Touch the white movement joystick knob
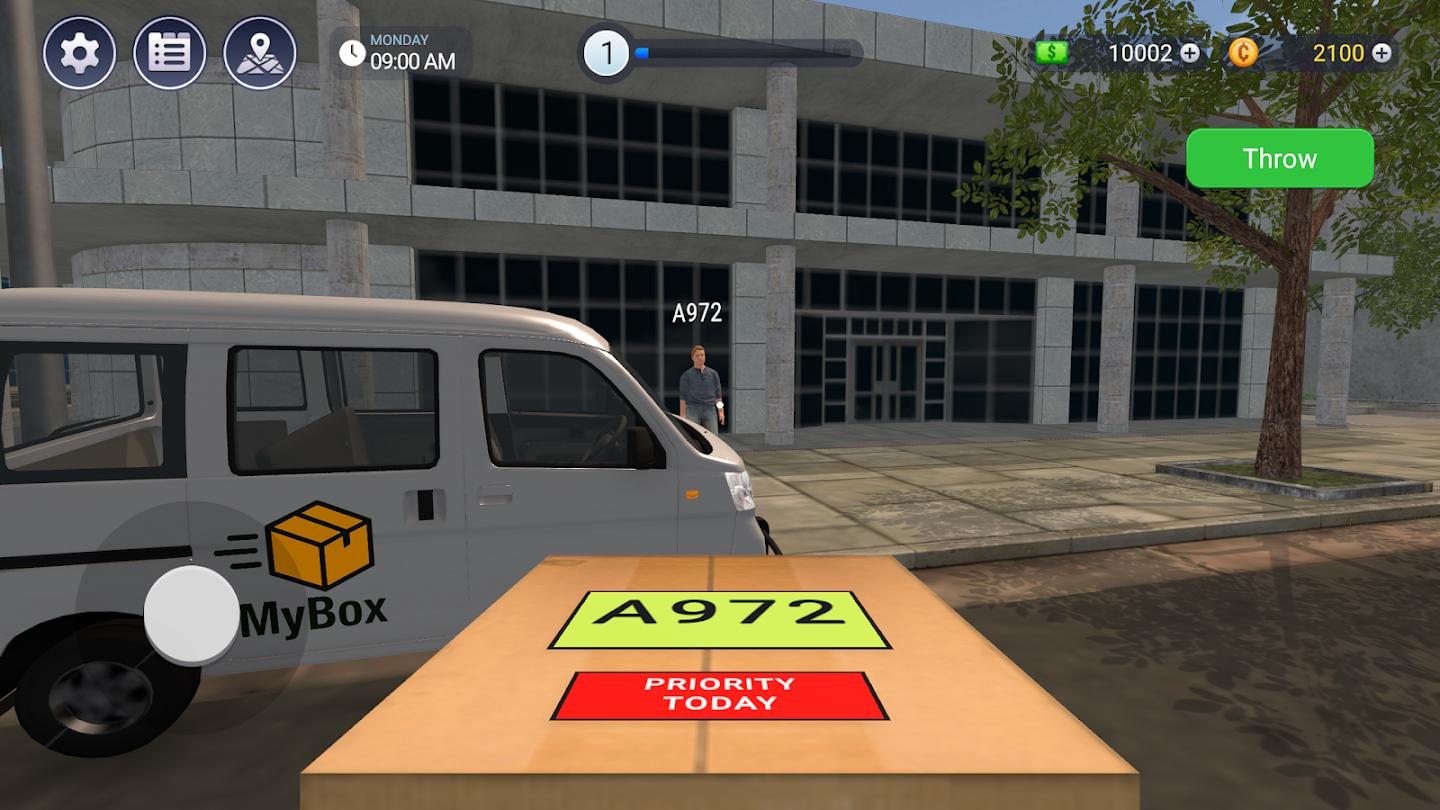1440x810 pixels. pos(192,615)
